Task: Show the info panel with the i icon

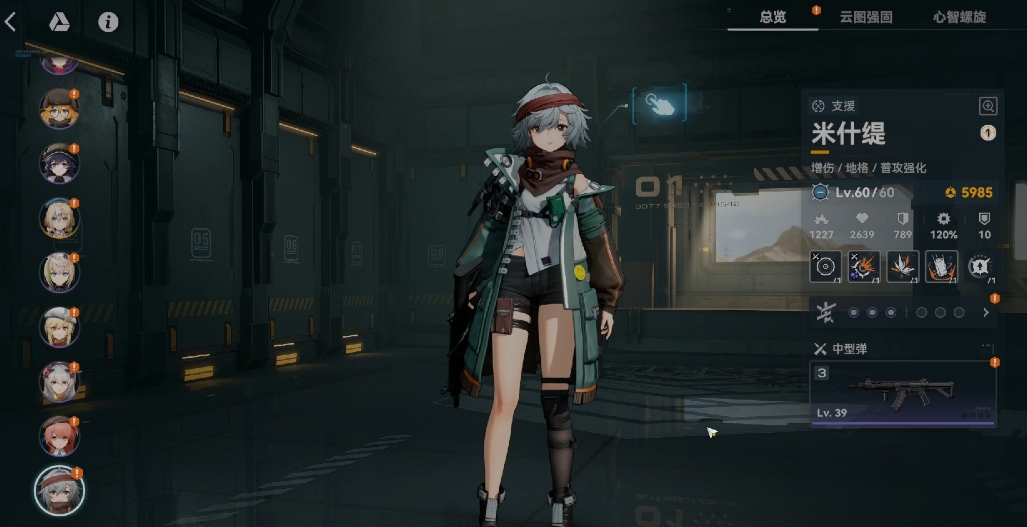Action: [x=108, y=21]
